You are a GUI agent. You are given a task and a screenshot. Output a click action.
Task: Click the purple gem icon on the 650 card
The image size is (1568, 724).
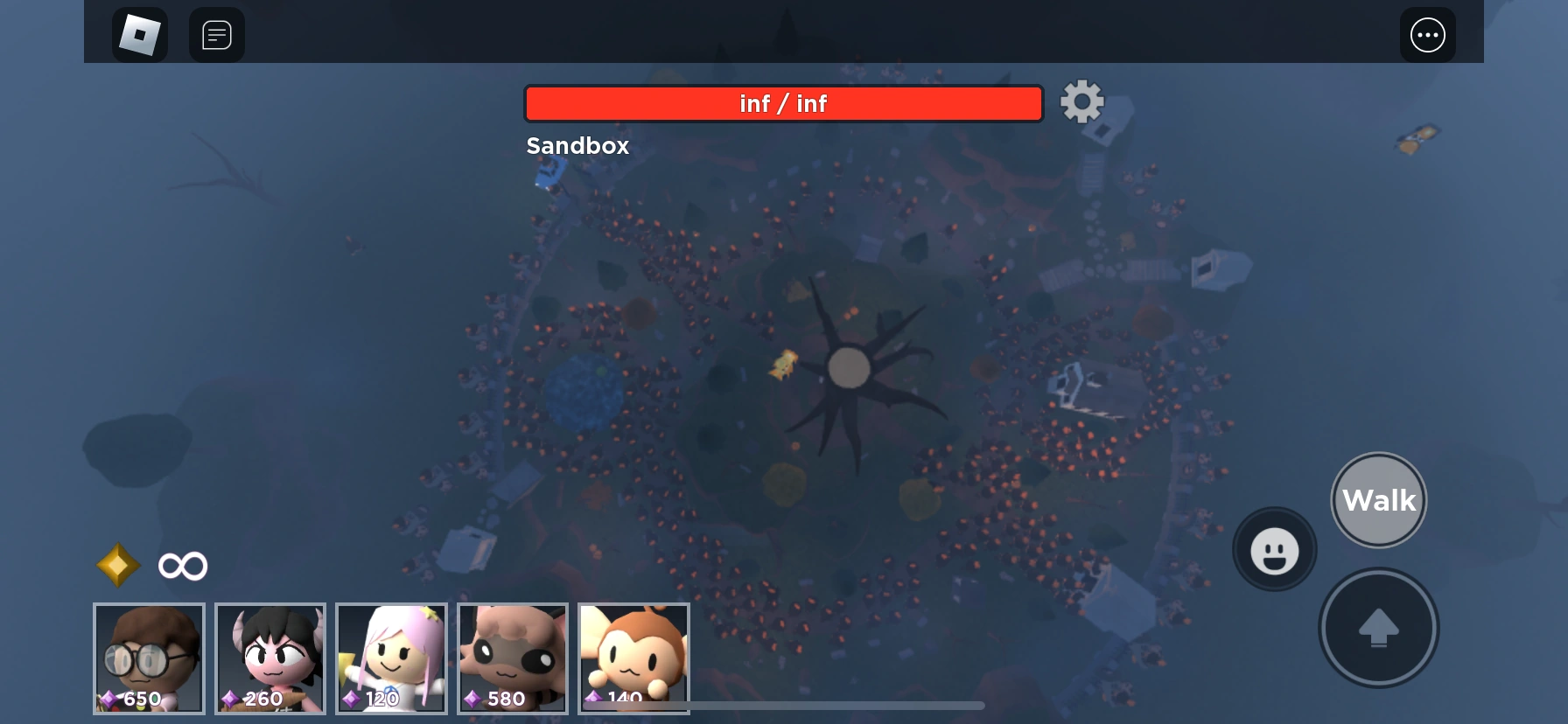tap(107, 698)
